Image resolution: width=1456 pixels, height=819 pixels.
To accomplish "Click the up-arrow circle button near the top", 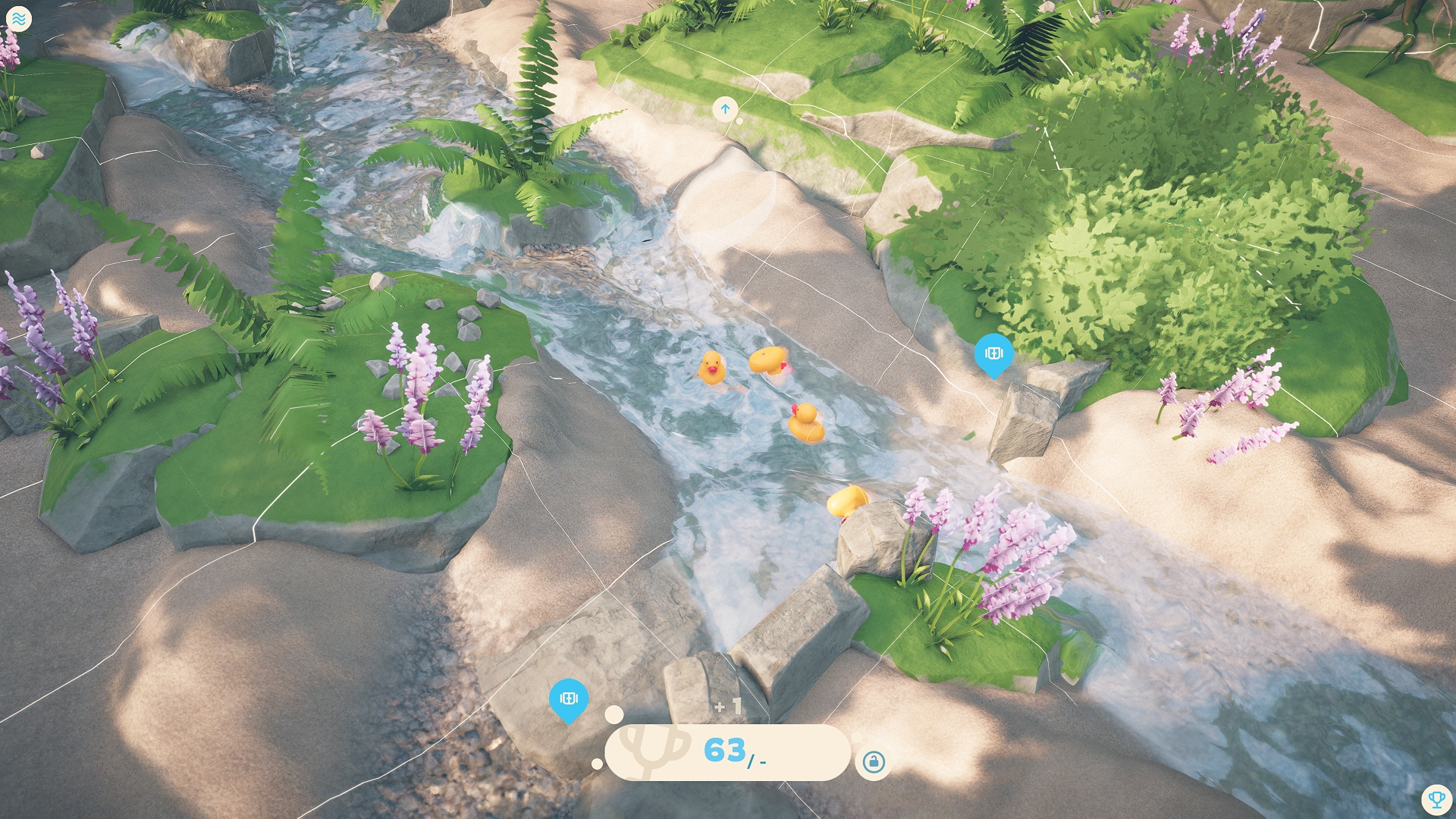I will (726, 109).
